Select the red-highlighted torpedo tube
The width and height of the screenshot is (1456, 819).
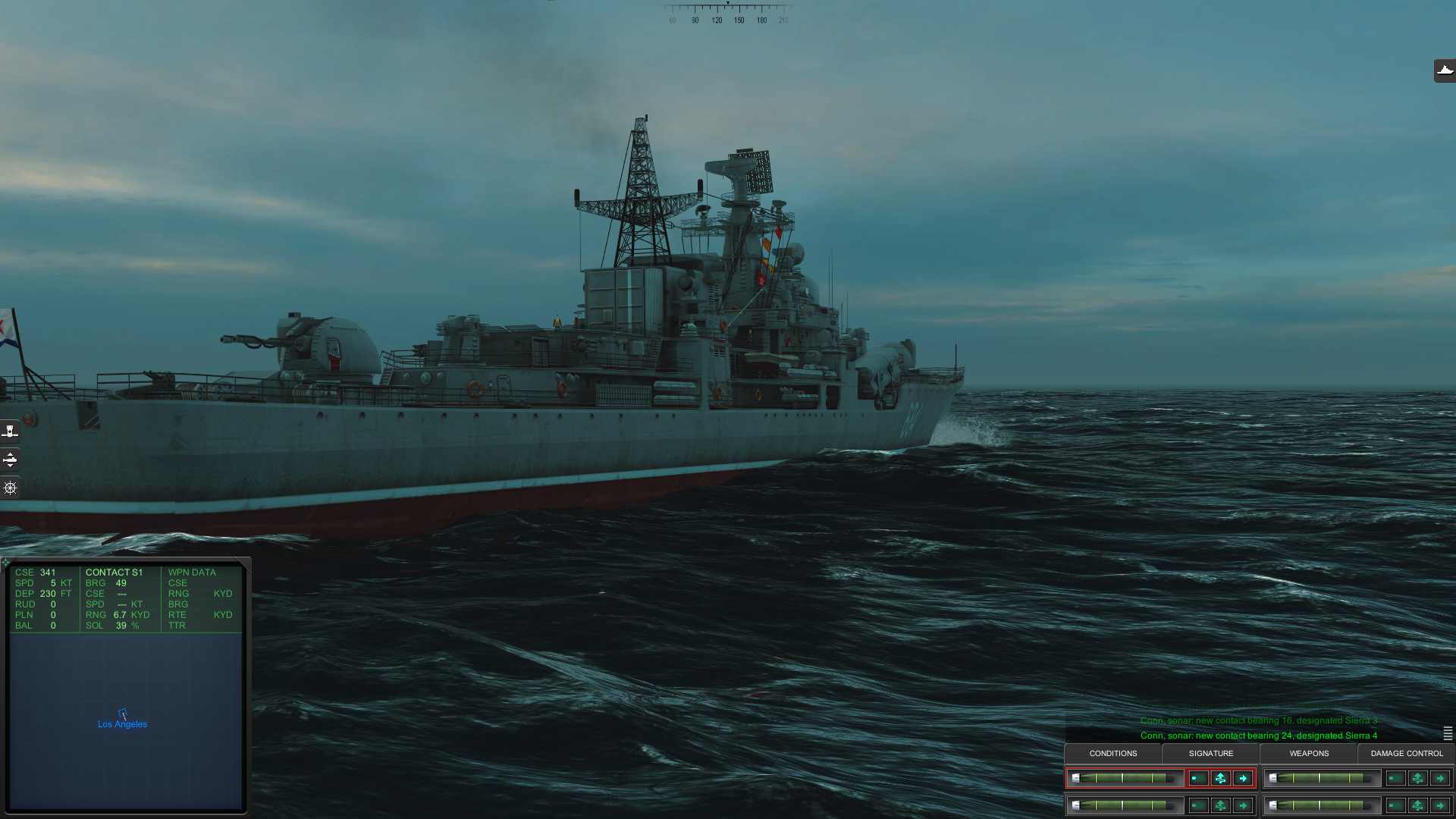pyautogui.click(x=1125, y=778)
